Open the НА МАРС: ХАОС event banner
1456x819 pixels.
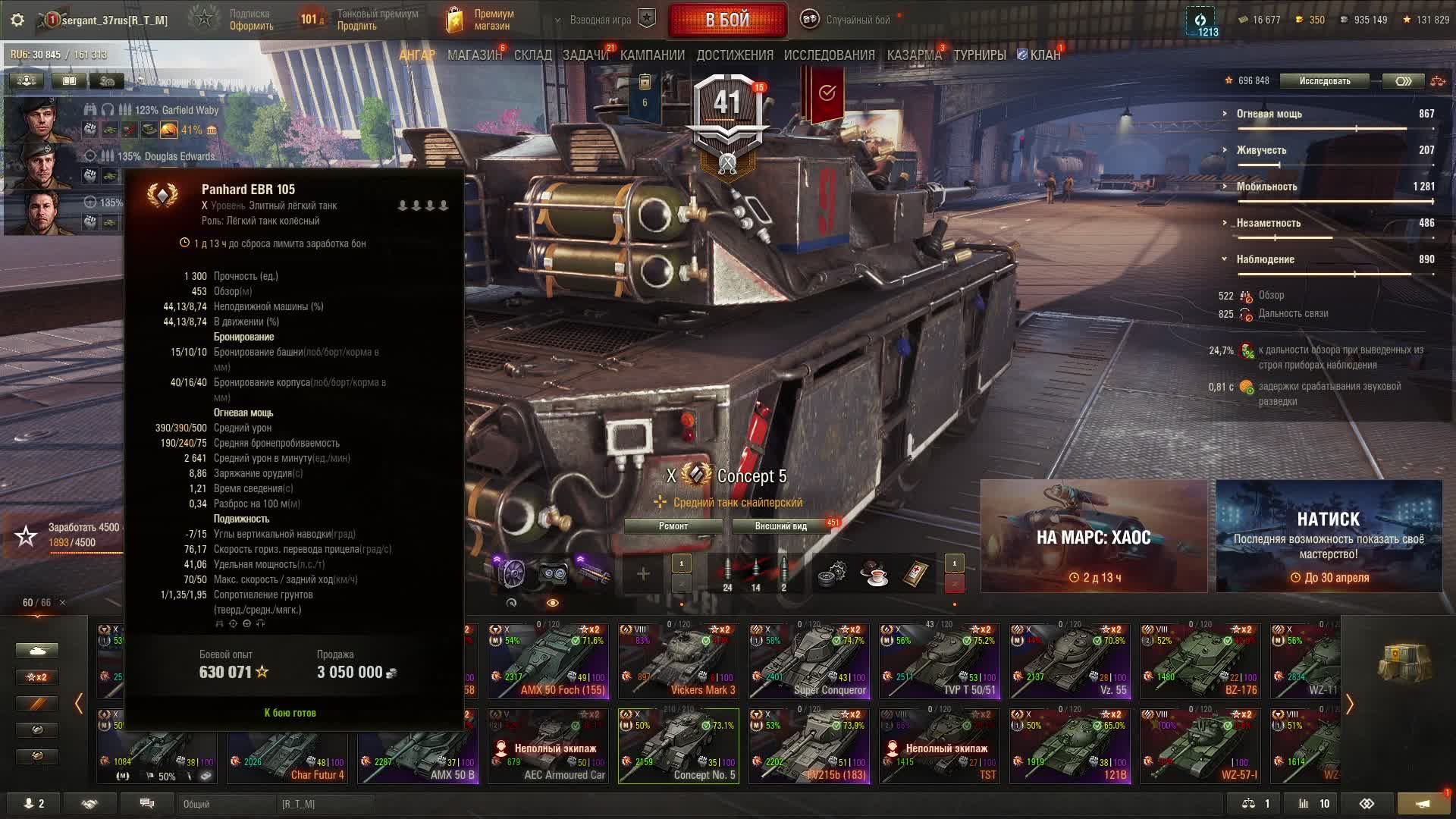(x=1094, y=536)
